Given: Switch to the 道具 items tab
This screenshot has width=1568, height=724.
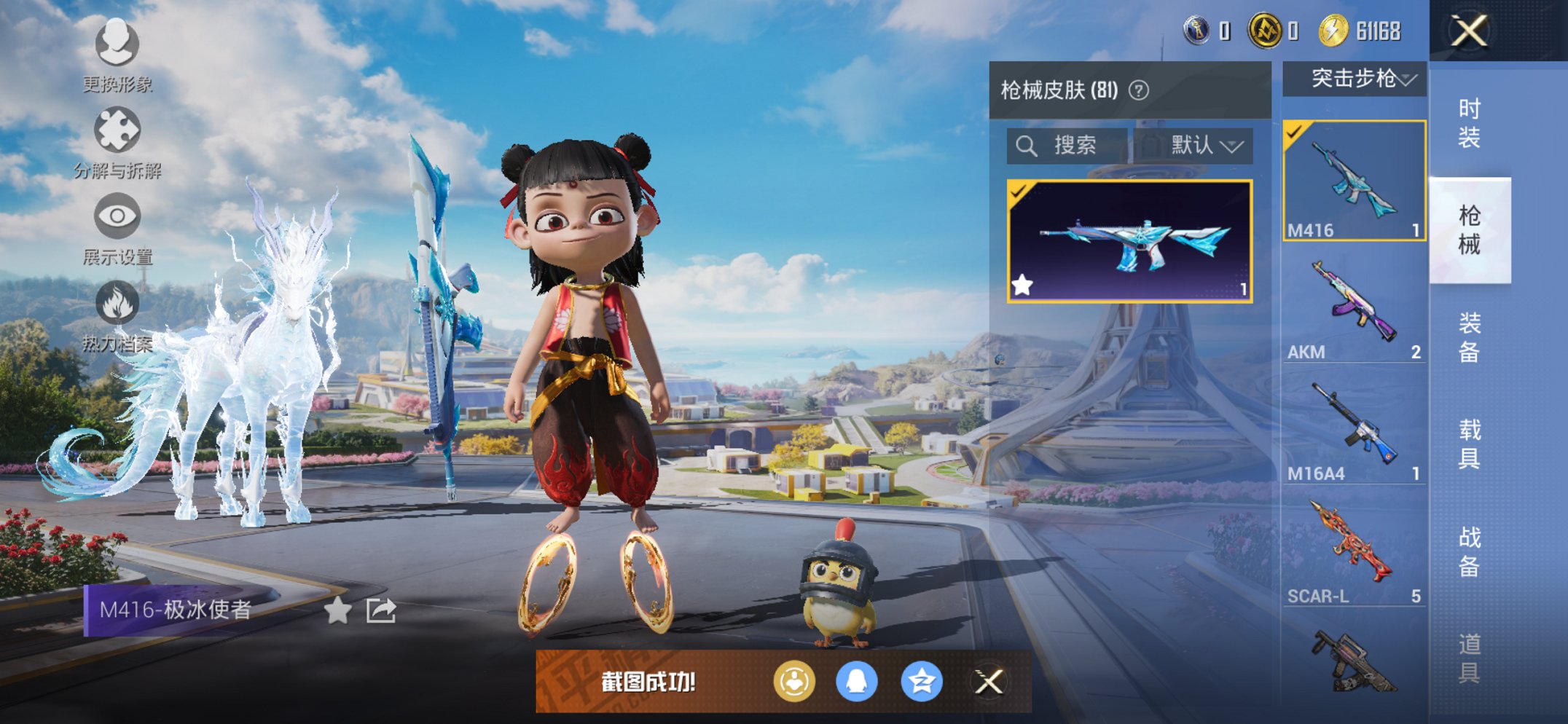Looking at the screenshot, I should pyautogui.click(x=1468, y=658).
